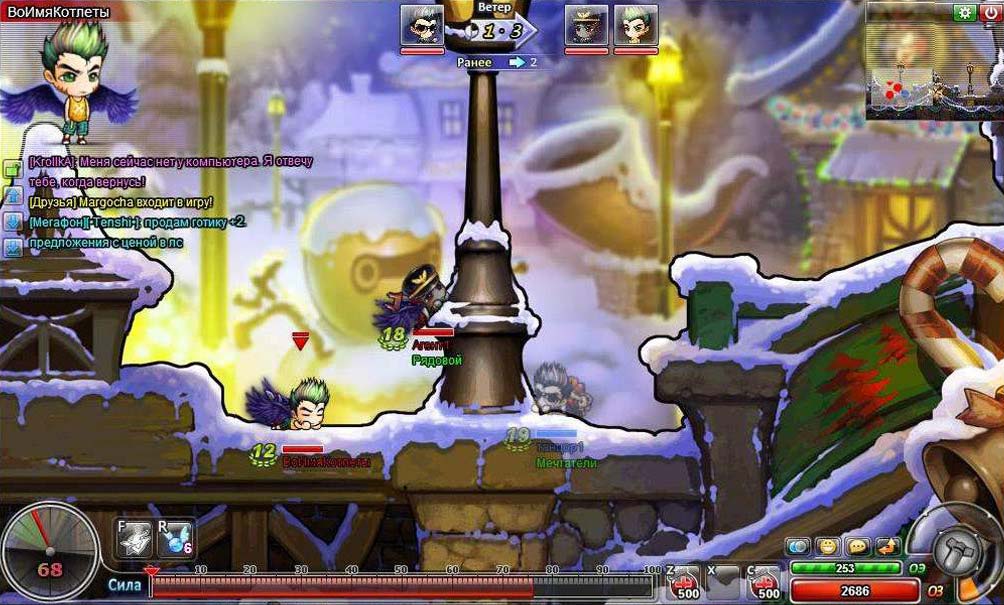Image resolution: width=1004 pixels, height=605 pixels.
Task: Activate the F winged flight skill
Action: point(135,539)
